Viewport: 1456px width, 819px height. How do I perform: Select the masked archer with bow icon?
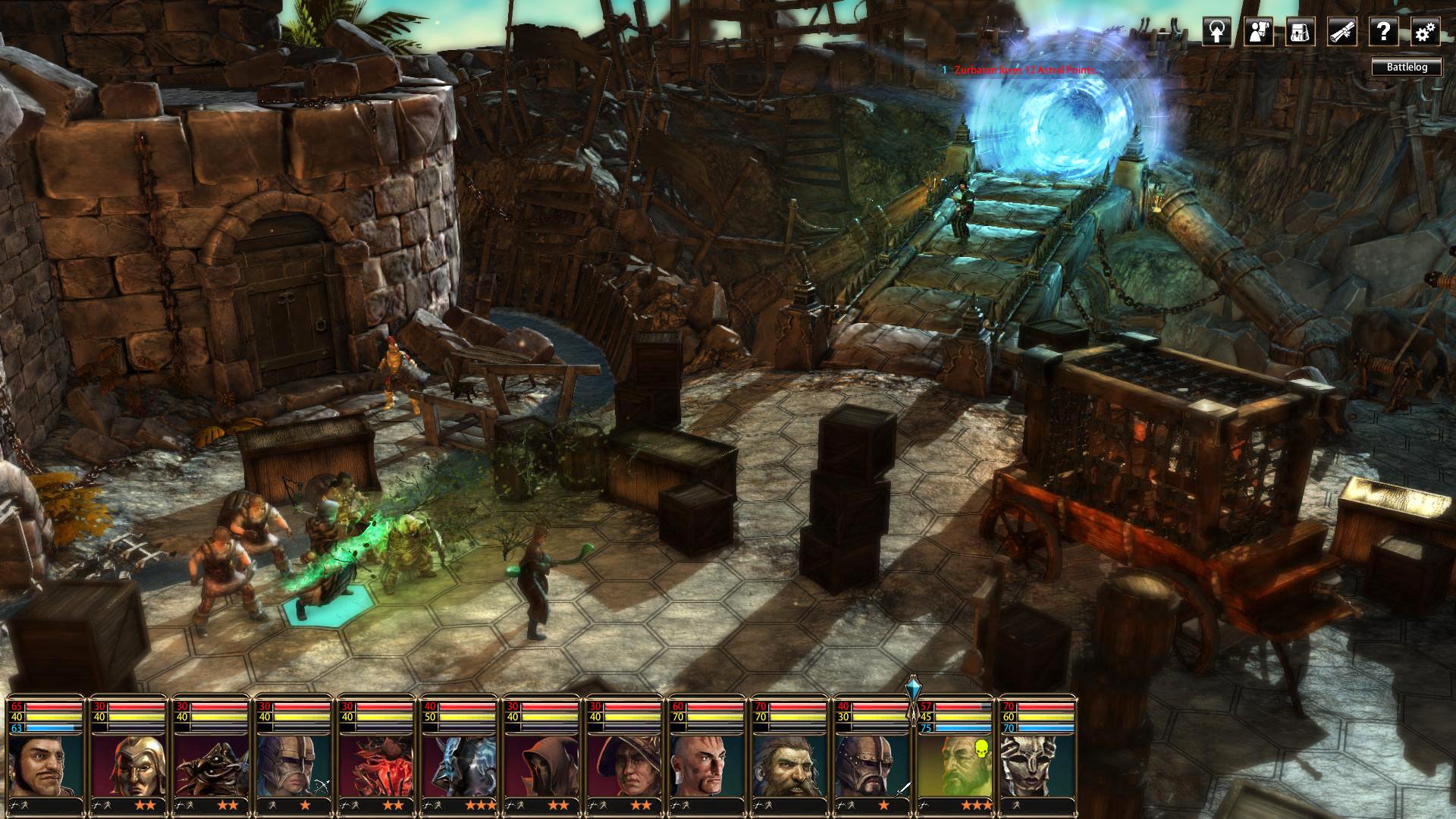point(294,764)
